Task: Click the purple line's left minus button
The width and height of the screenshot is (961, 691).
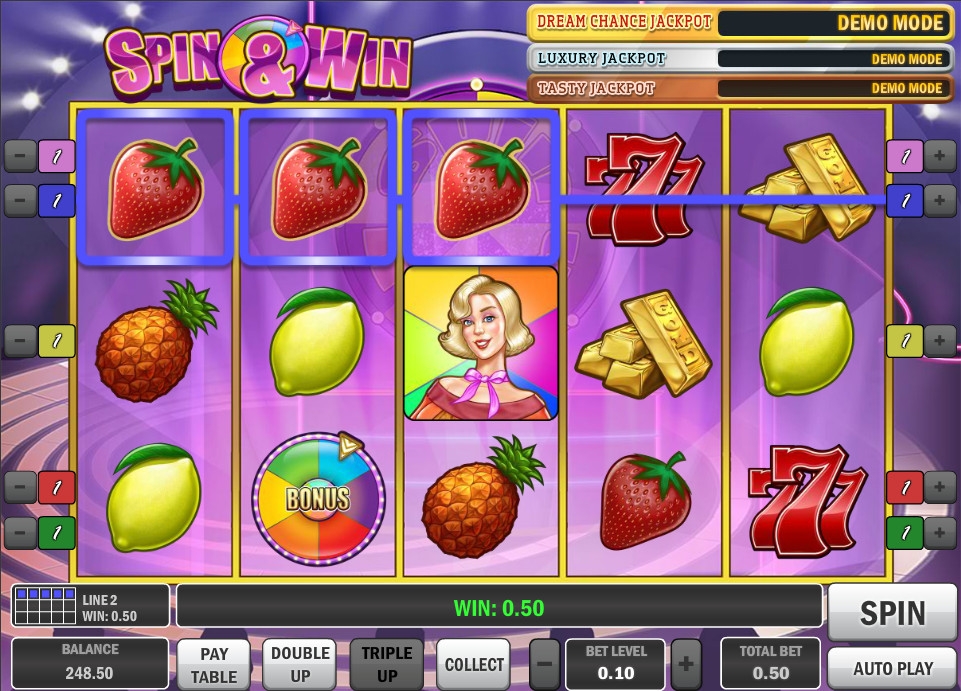Action: pos(20,156)
